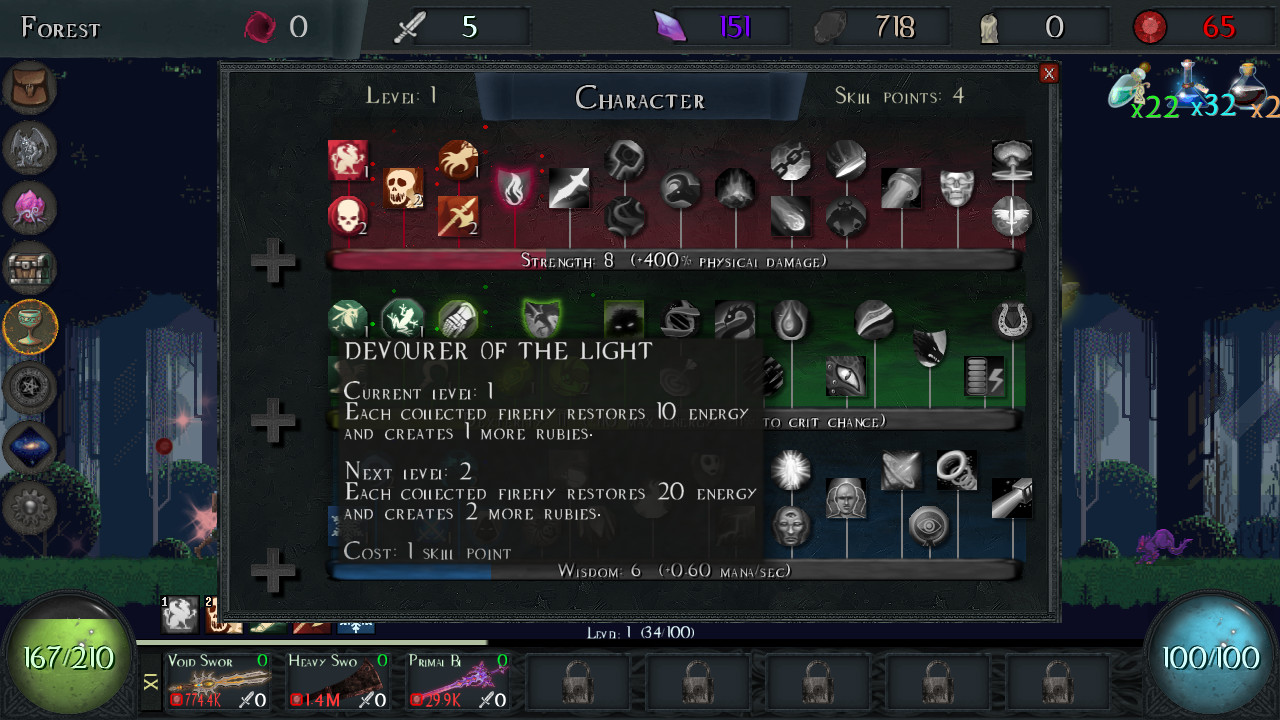Image resolution: width=1280 pixels, height=720 pixels.
Task: Select the glowing chalice sidebar icon
Action: coord(29,327)
